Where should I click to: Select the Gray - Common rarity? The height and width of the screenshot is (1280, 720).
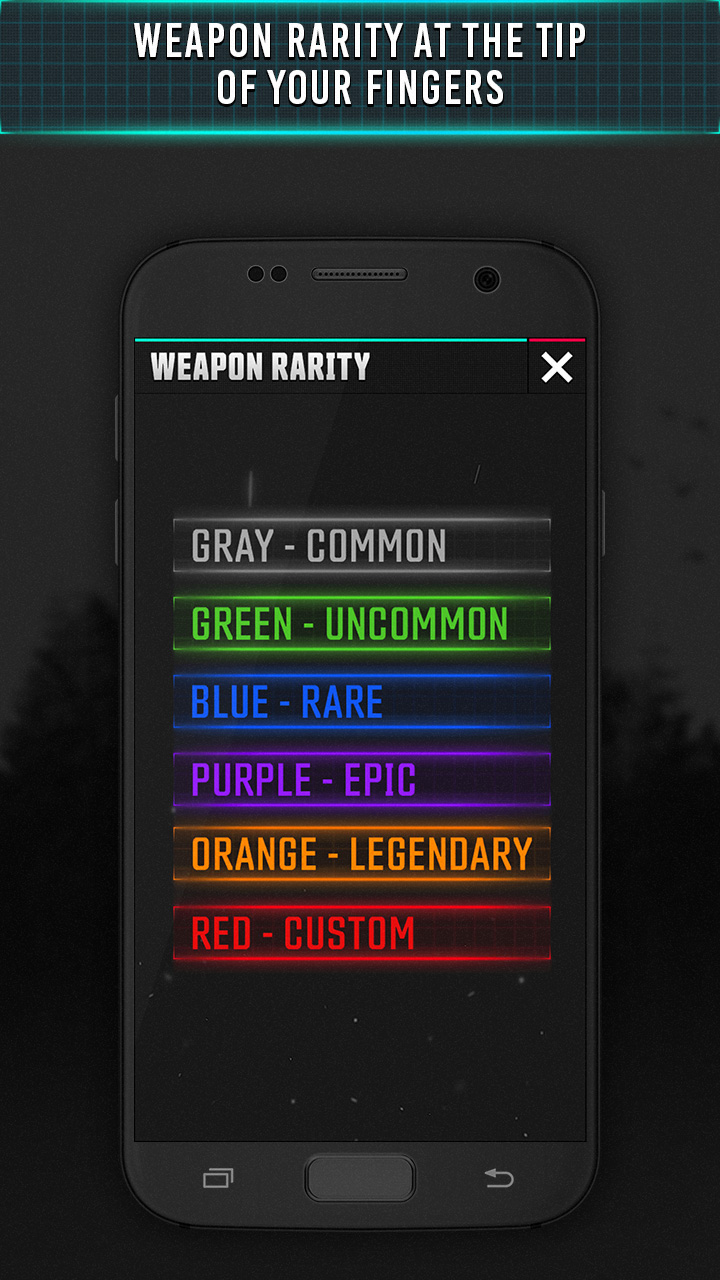(x=361, y=546)
